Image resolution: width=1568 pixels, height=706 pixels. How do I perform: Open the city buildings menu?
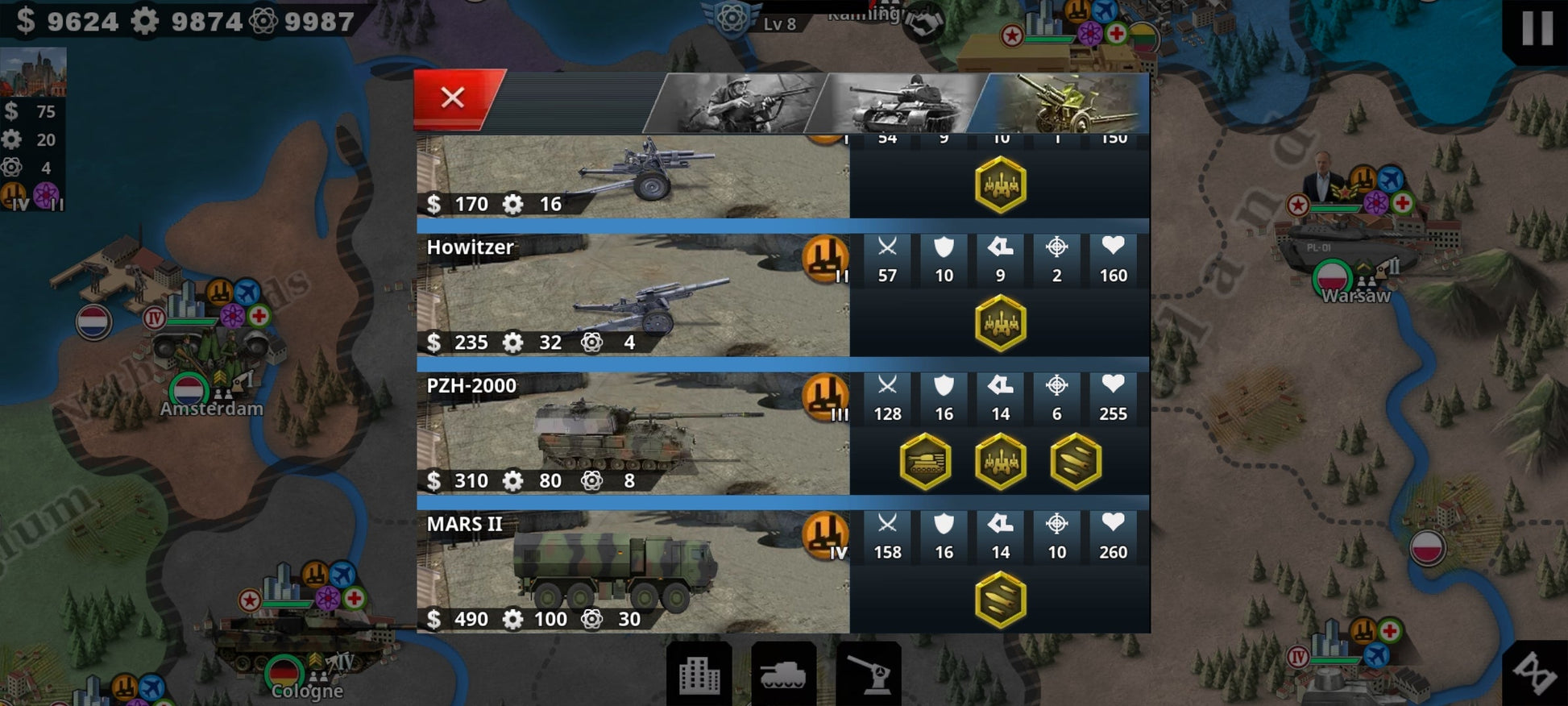699,674
